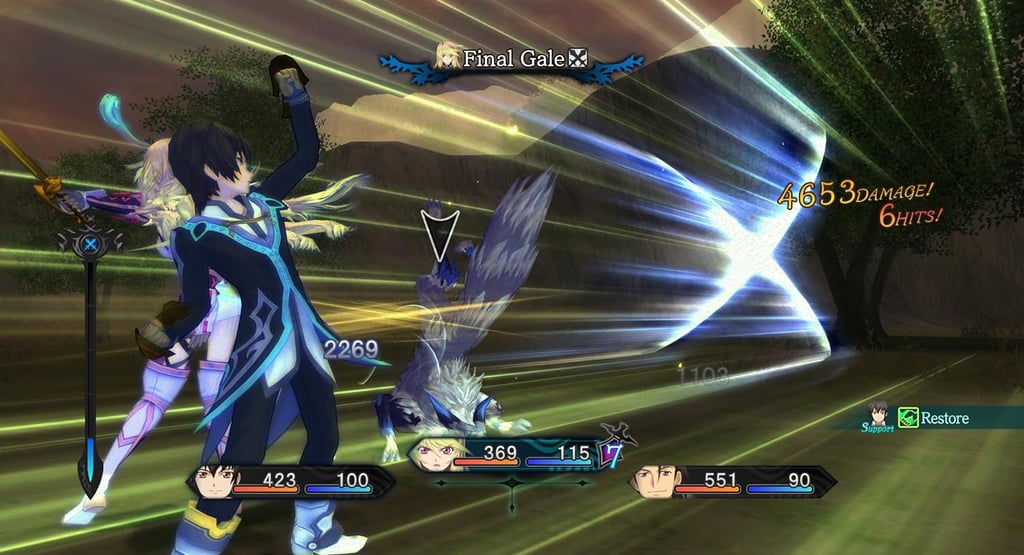Click the small Support character portrait

click(x=878, y=413)
